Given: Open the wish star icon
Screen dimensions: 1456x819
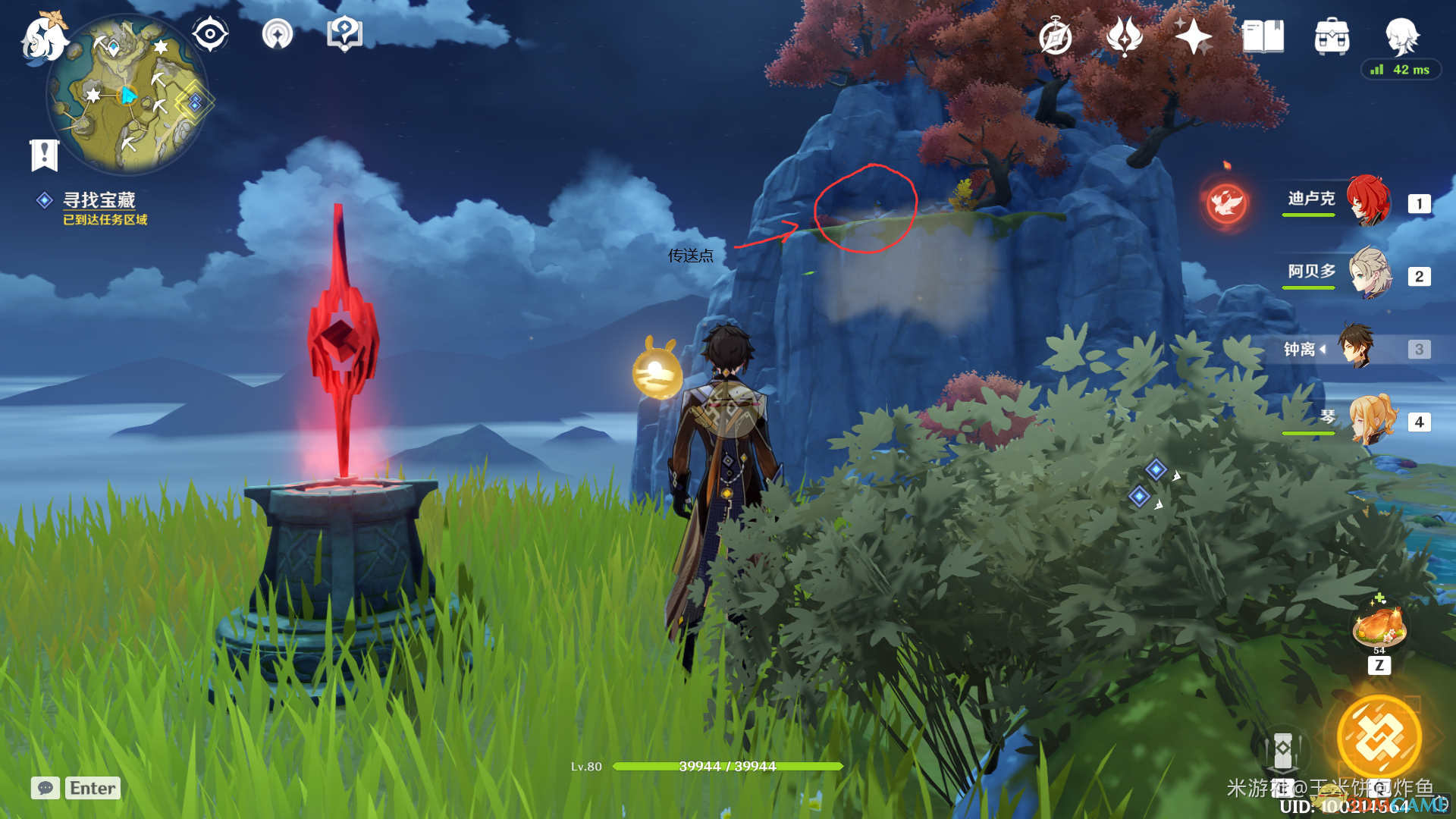Looking at the screenshot, I should point(1194,36).
